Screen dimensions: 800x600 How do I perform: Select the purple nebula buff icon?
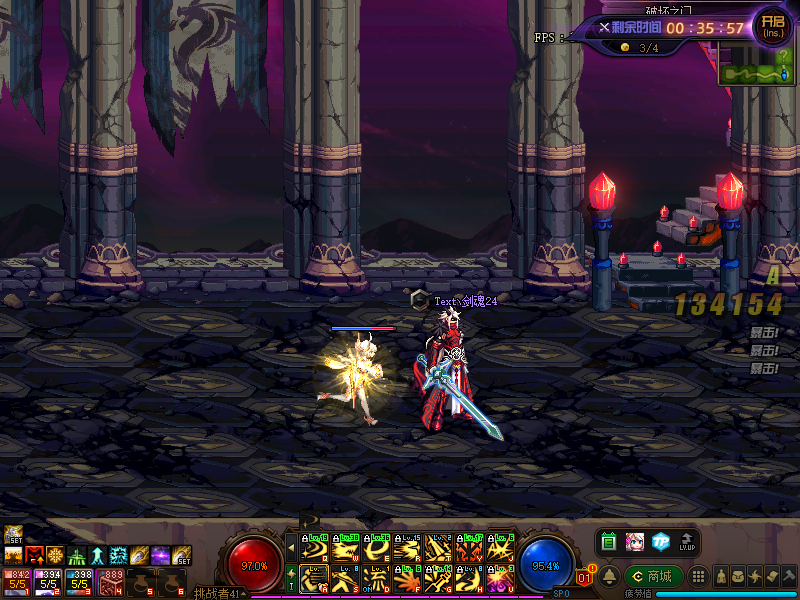pos(160,555)
